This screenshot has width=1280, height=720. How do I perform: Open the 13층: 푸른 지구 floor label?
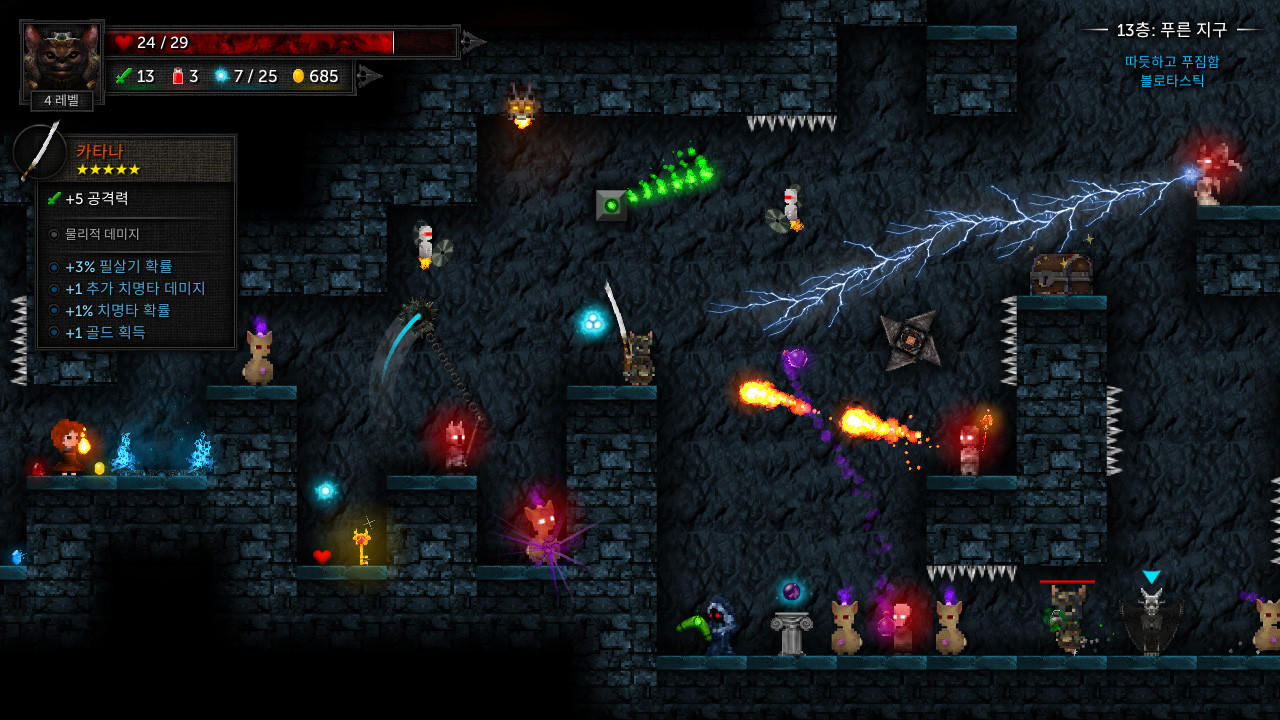[x=1171, y=30]
